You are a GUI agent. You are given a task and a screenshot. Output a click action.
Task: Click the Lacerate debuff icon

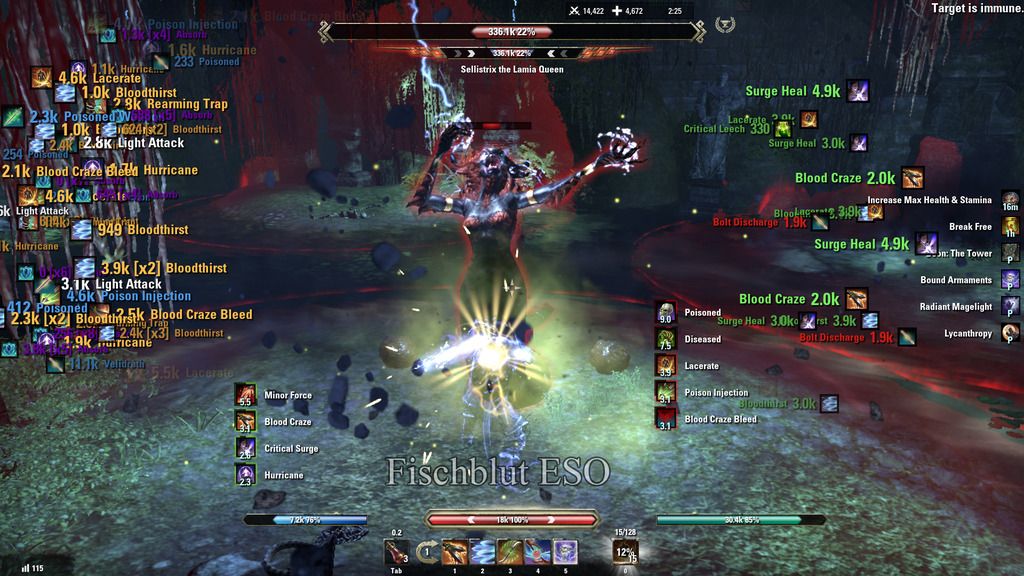click(666, 366)
